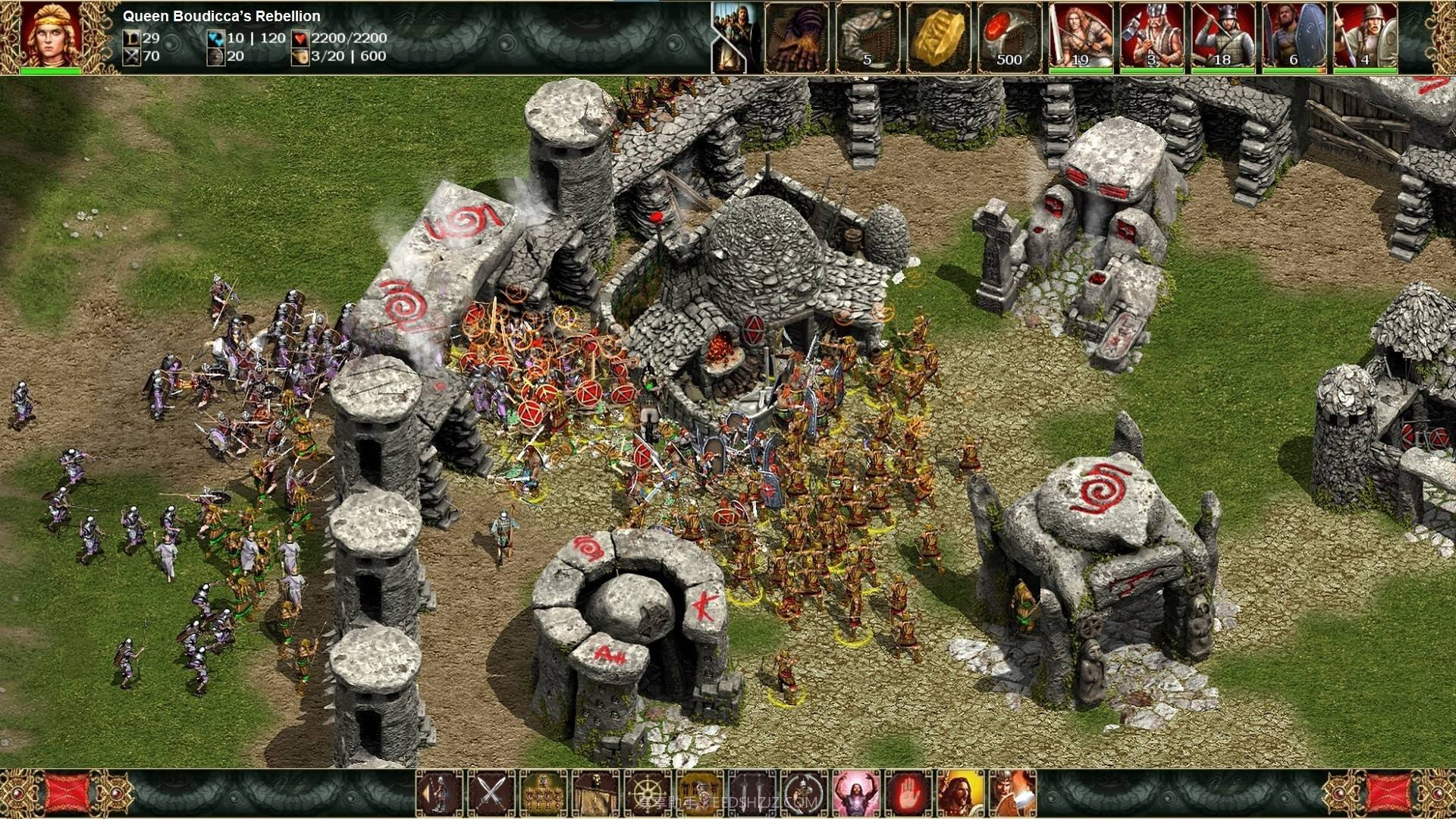Select the ruby ring showing 500

1009,37
